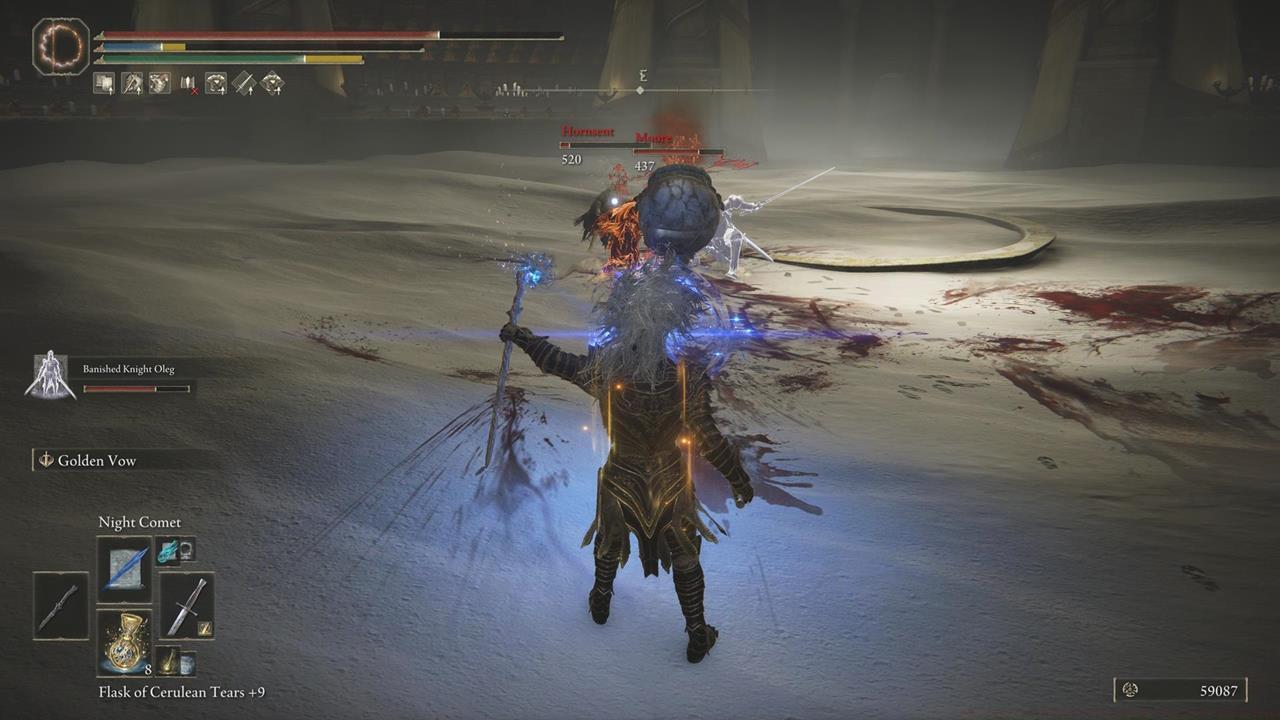1280x720 pixels.
Task: Toggle the red X debuff status icon
Action: 188,89
